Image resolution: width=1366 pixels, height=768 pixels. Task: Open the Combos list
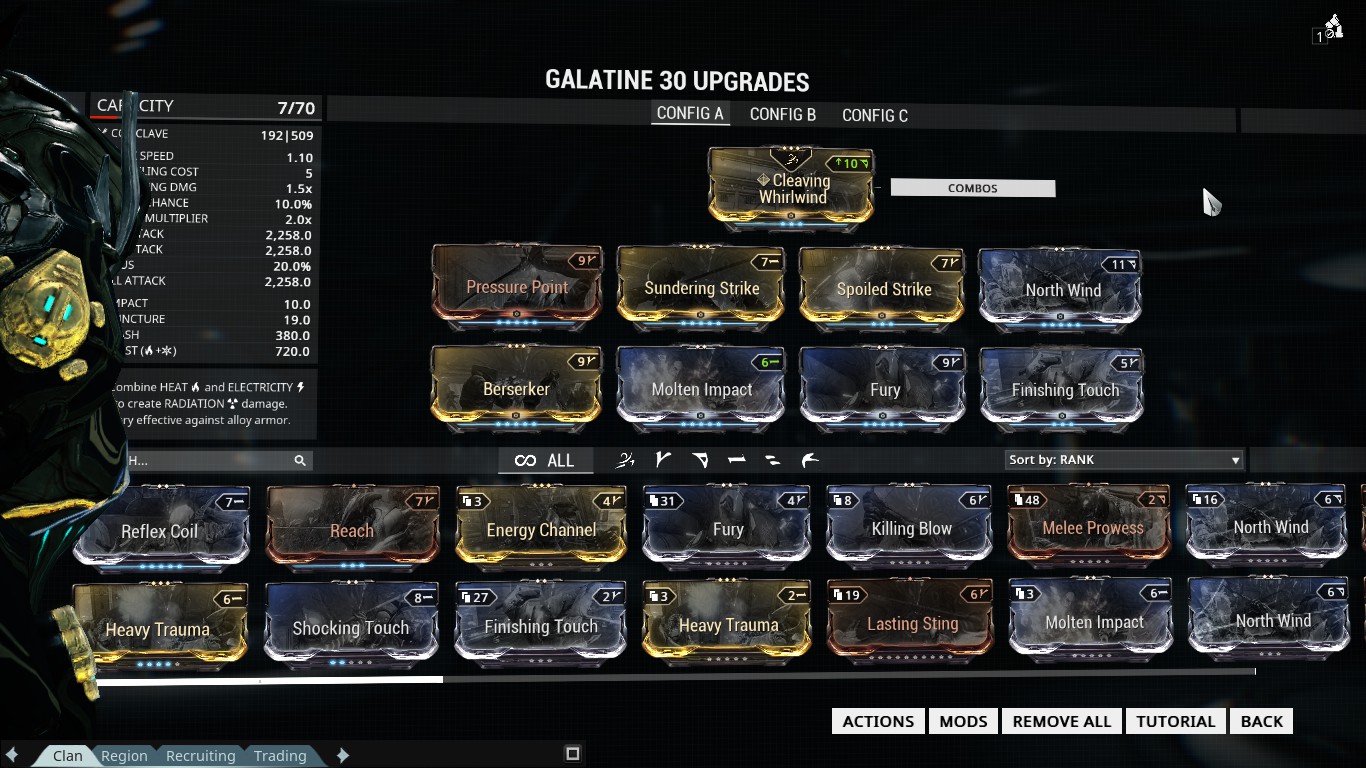point(972,188)
